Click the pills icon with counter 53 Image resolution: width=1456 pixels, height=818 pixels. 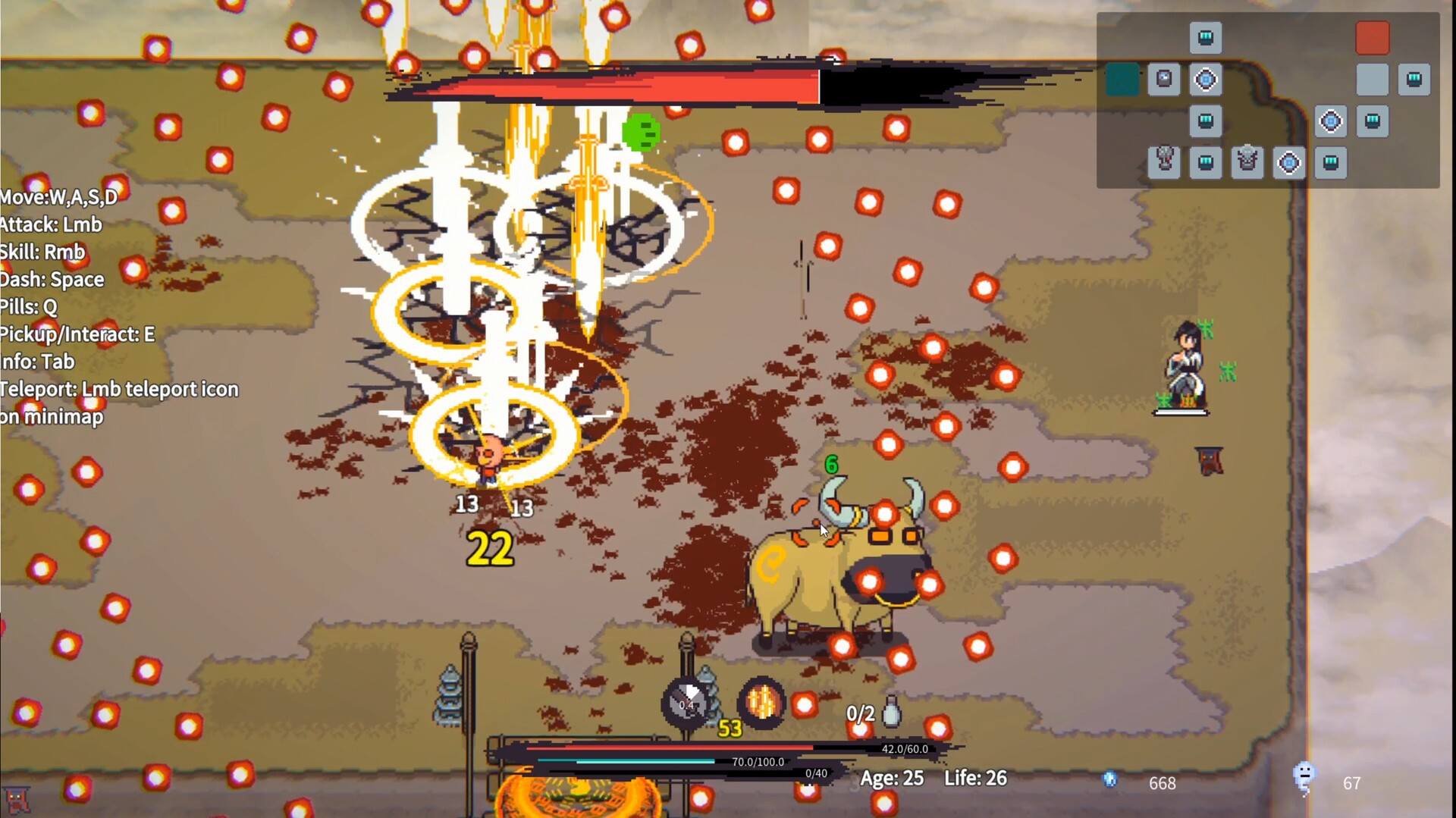pos(762,704)
